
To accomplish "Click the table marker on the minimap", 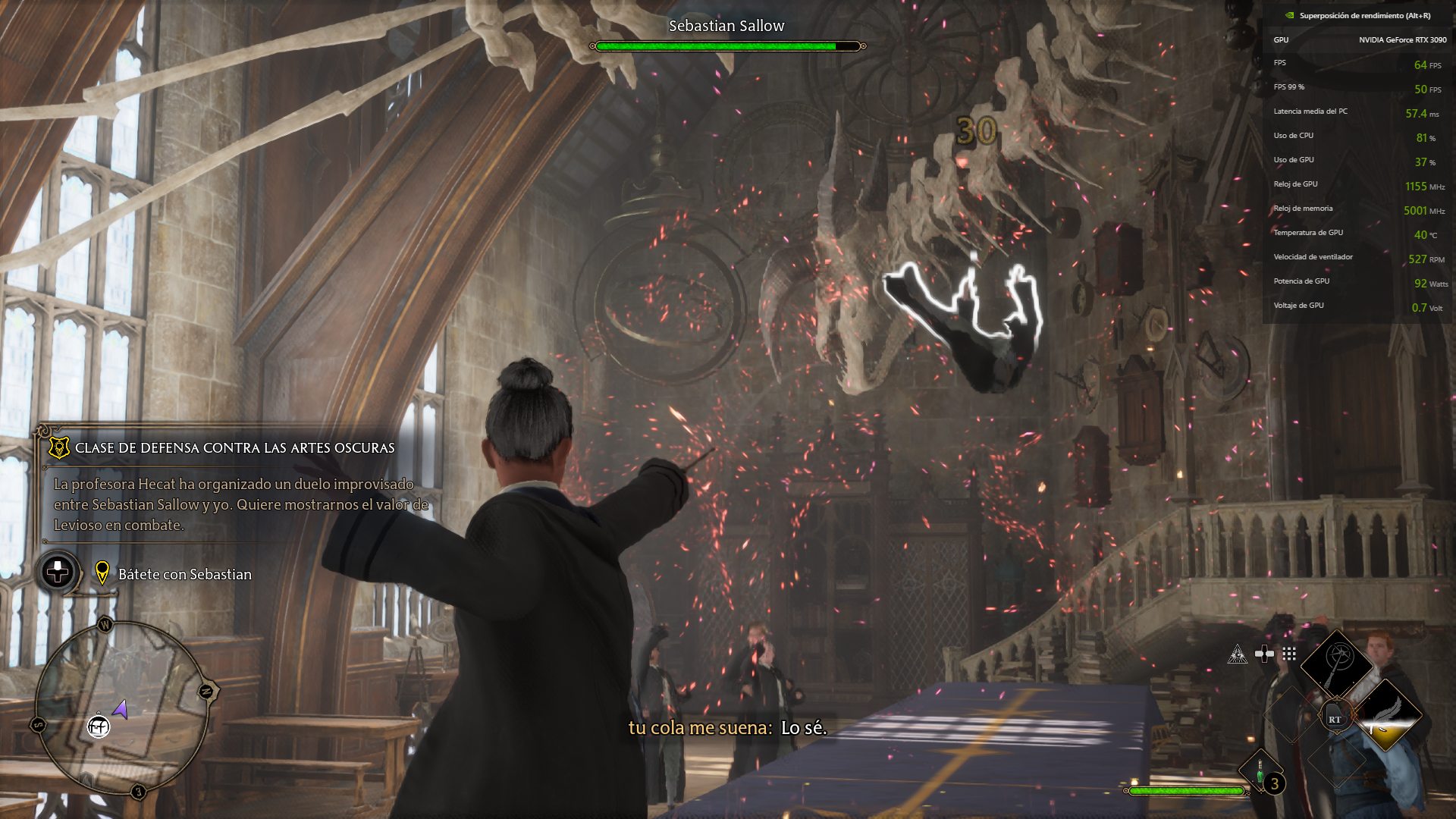I will tap(99, 726).
